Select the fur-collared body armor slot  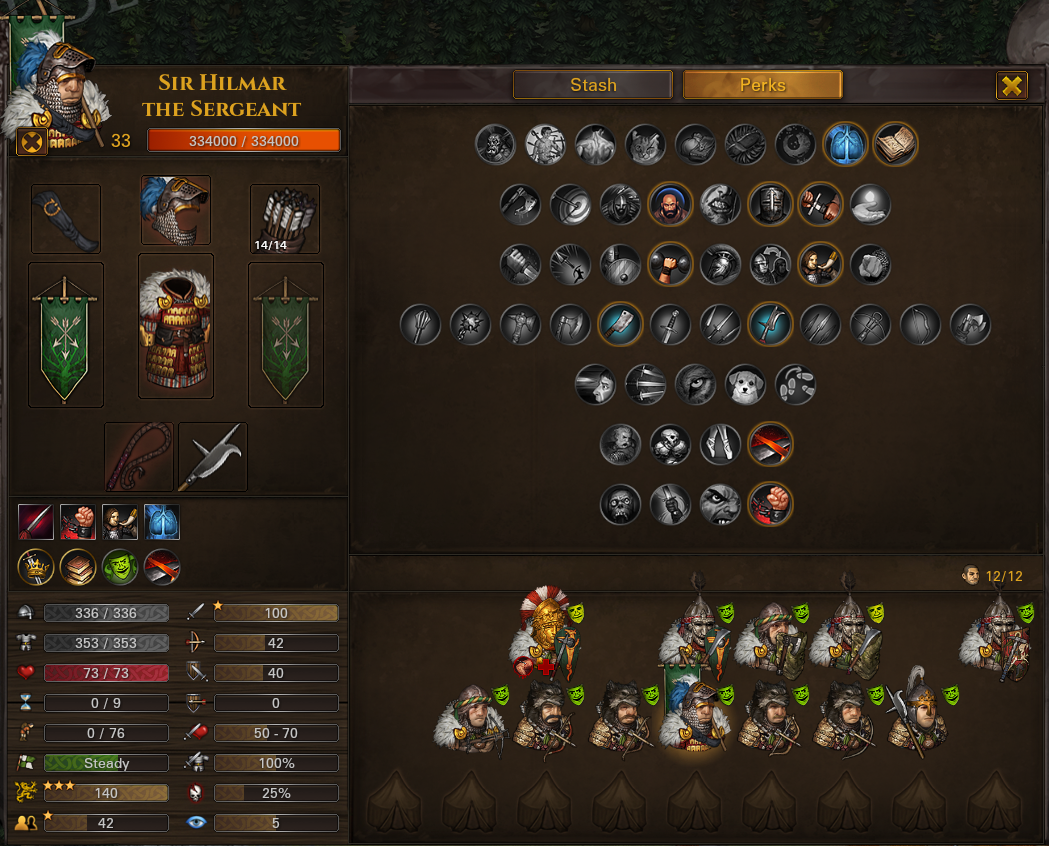click(176, 326)
